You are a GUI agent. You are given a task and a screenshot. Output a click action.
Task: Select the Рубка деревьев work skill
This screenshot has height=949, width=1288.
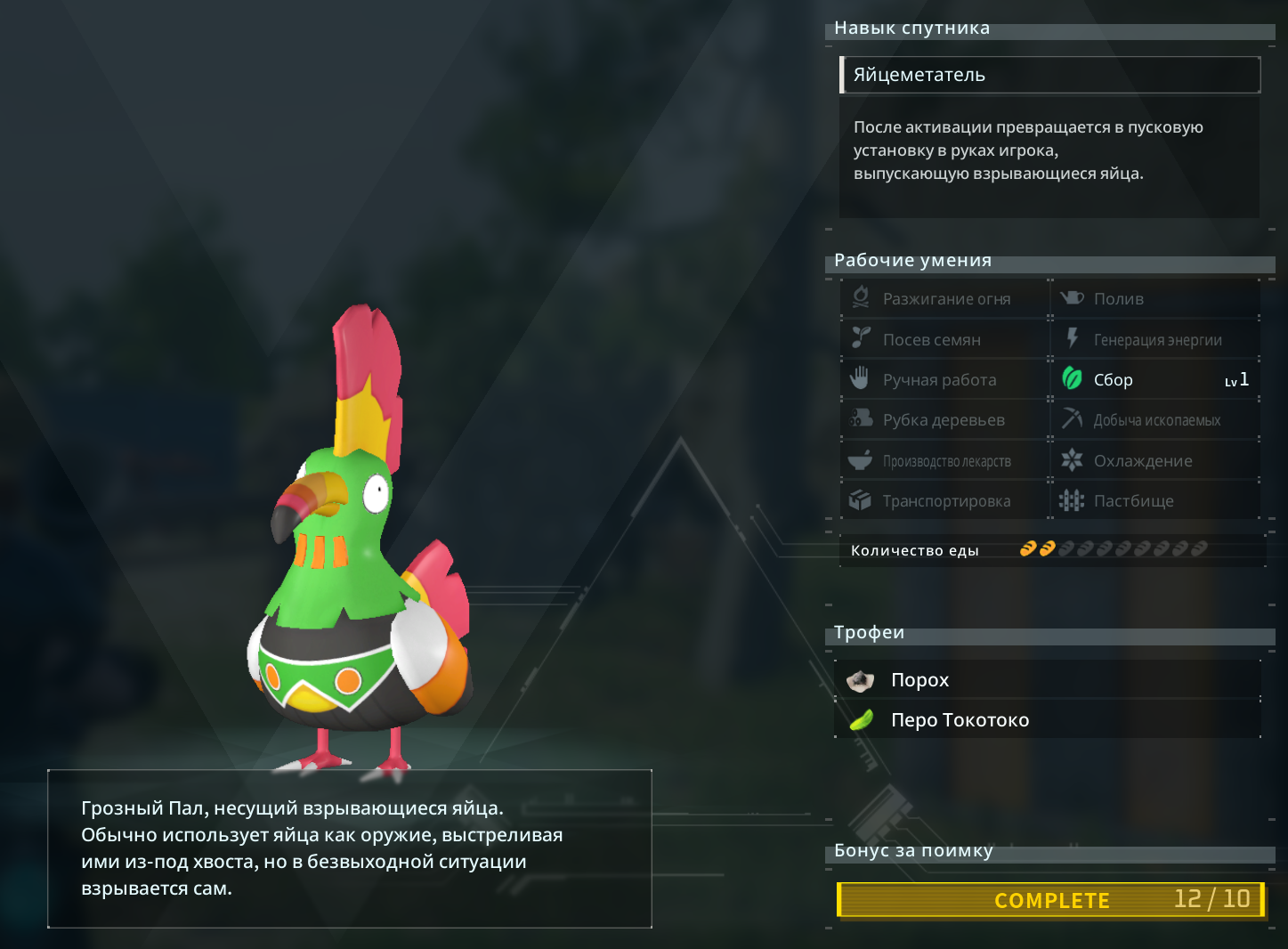click(944, 420)
